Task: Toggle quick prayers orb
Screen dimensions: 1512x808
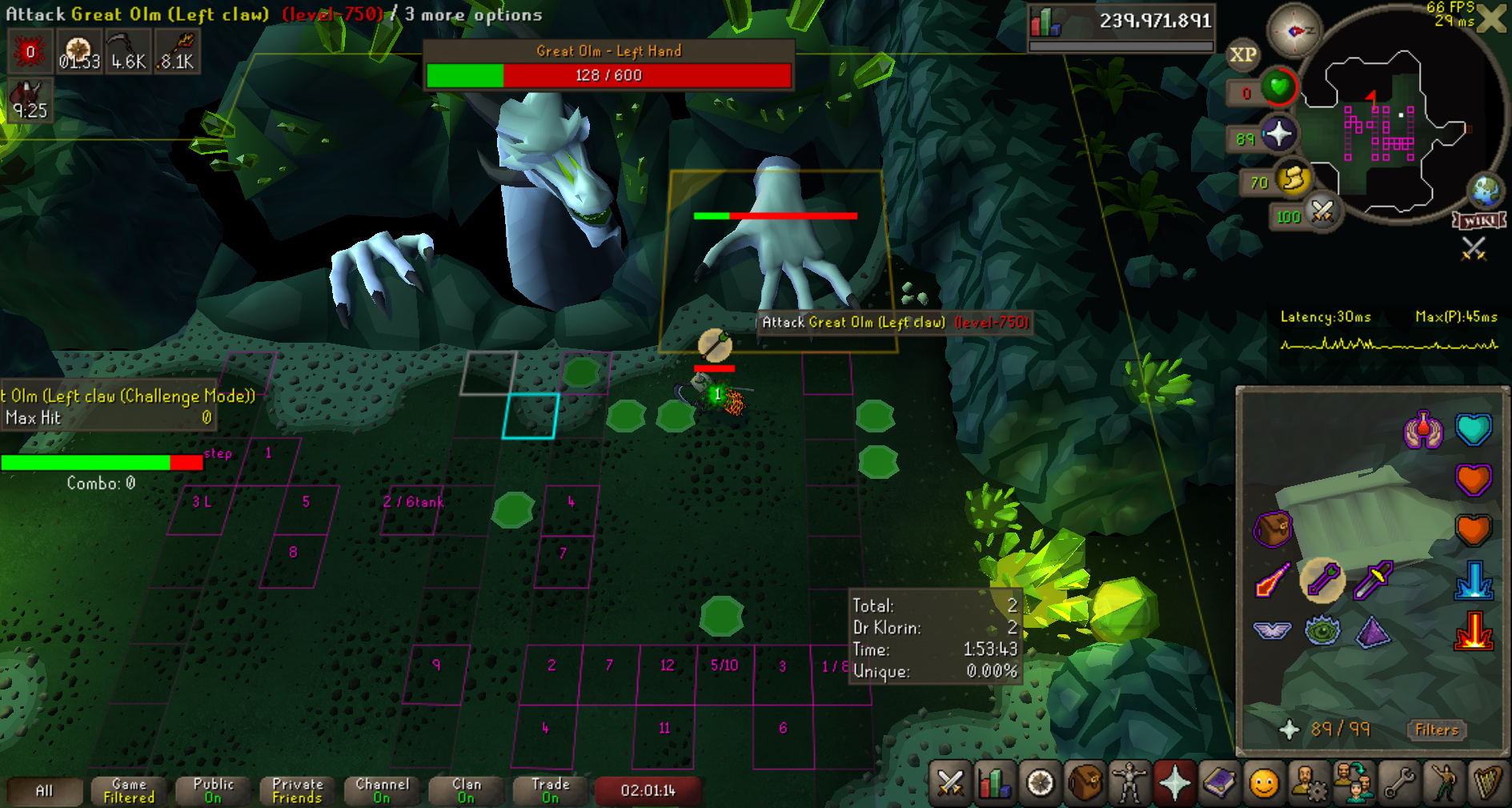Action: pyautogui.click(x=1278, y=135)
